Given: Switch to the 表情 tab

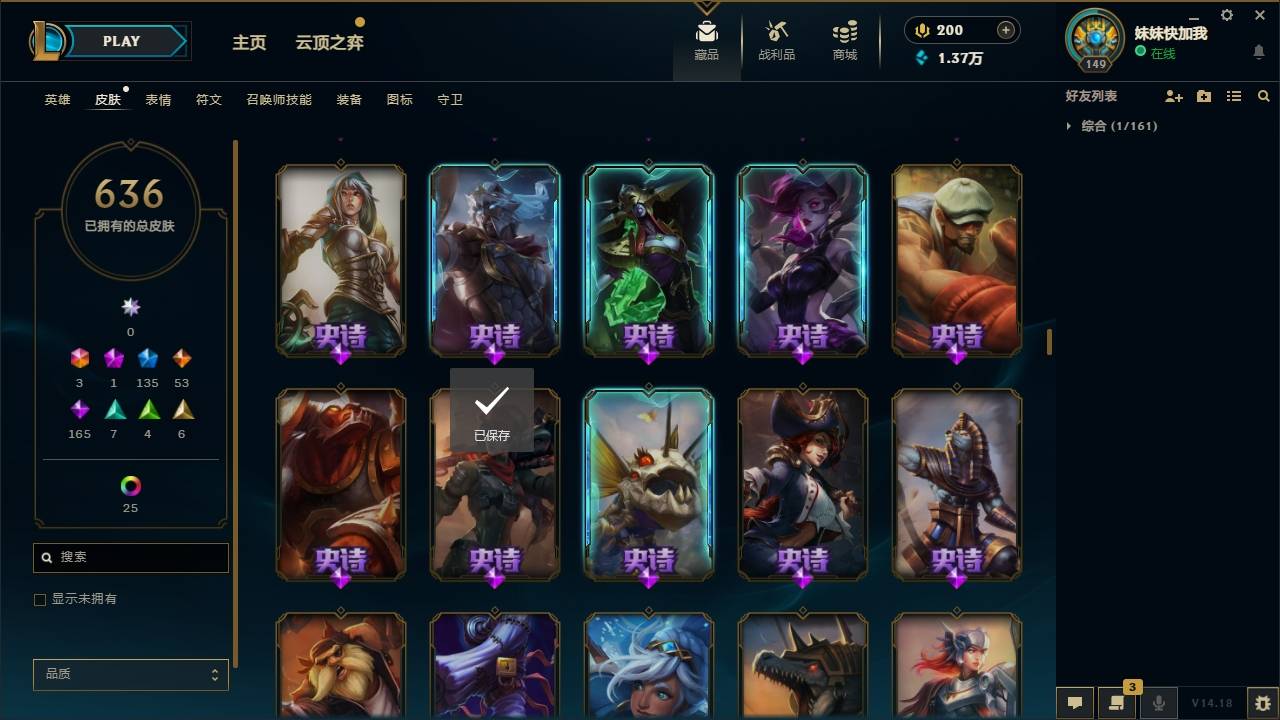Looking at the screenshot, I should tap(158, 99).
